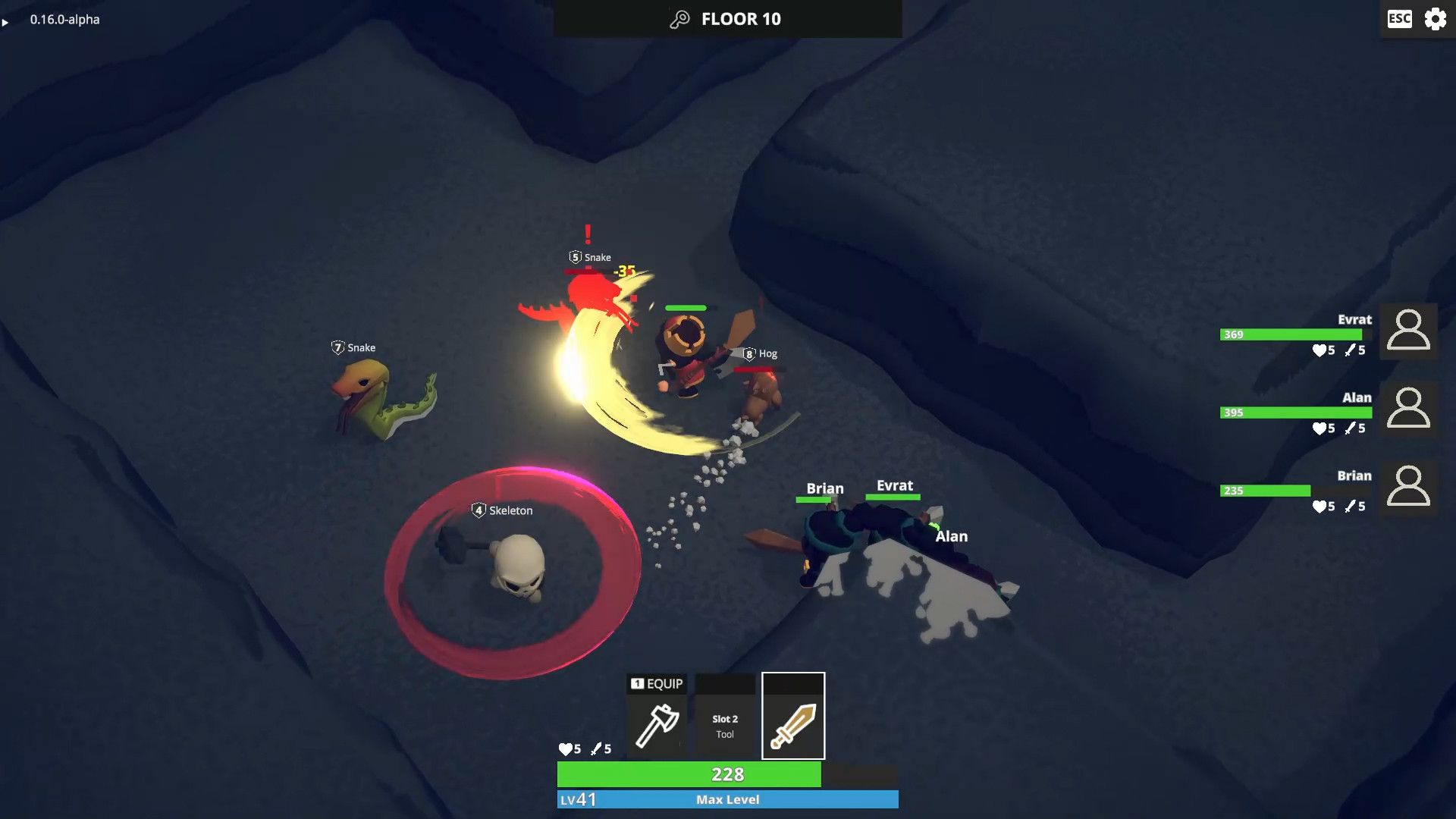Image resolution: width=1456 pixels, height=819 pixels.
Task: Click Evrat's avatar portrait icon
Action: (x=1408, y=331)
